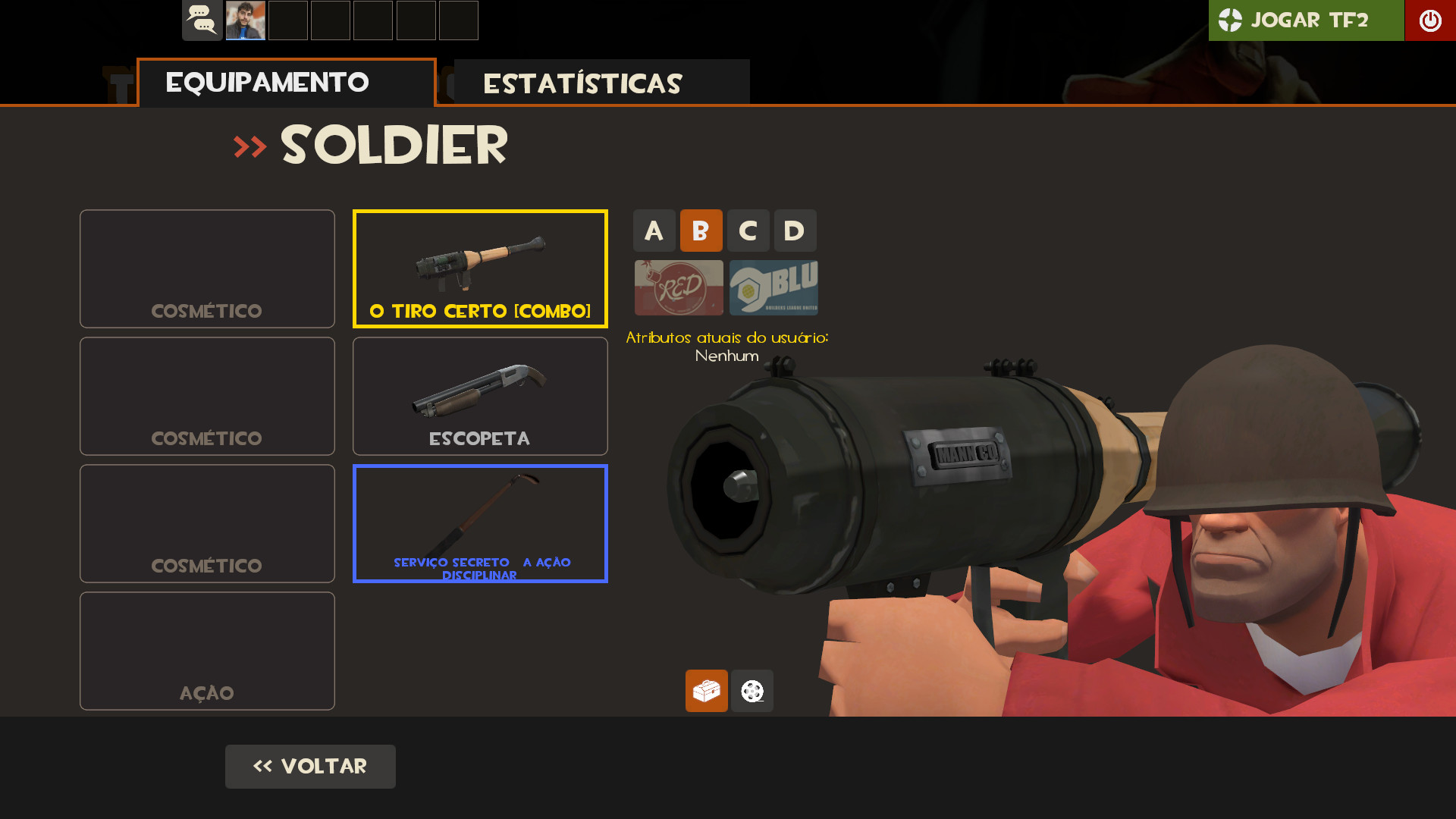Select the film reel taunts icon
This screenshot has height=819, width=1456.
point(752,691)
